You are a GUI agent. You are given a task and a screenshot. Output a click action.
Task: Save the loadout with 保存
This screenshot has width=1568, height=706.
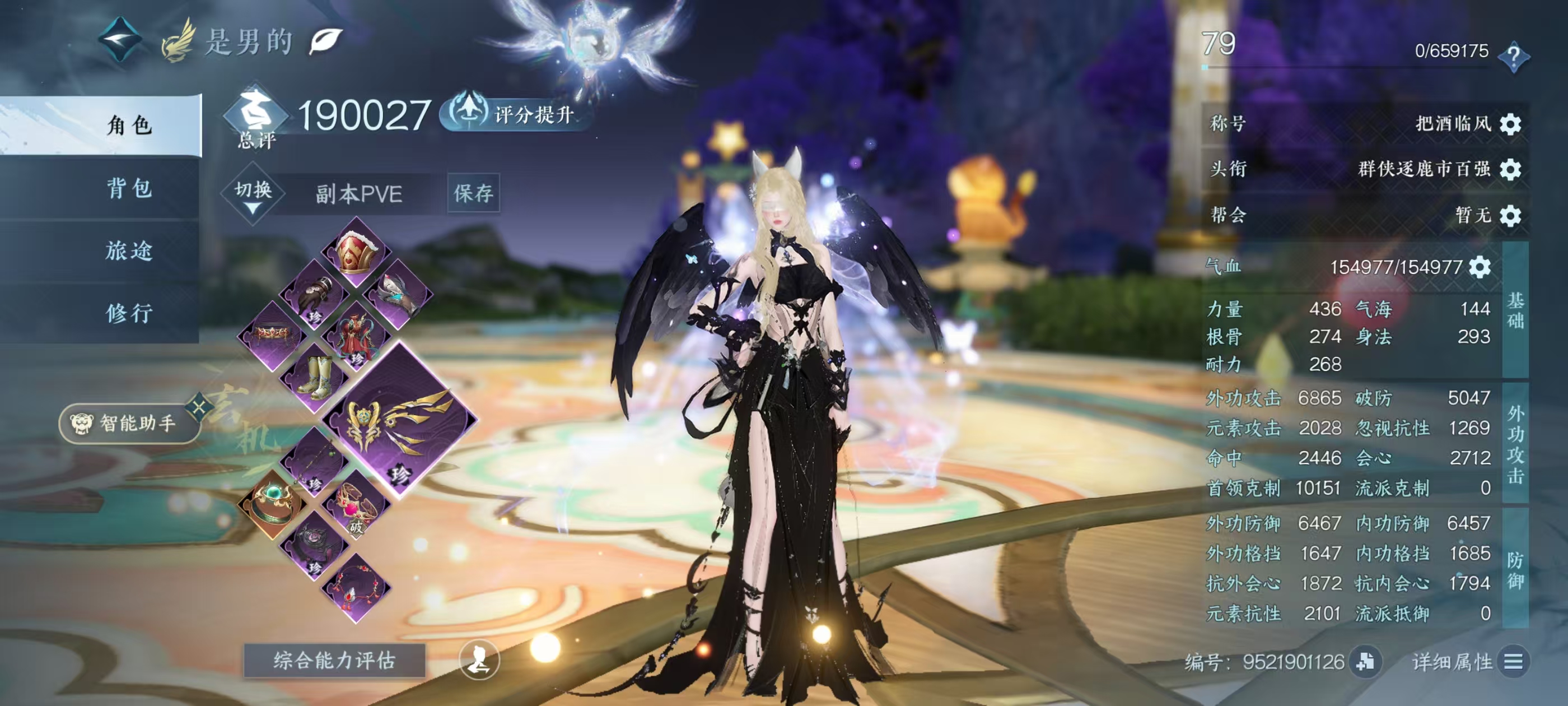tap(473, 194)
